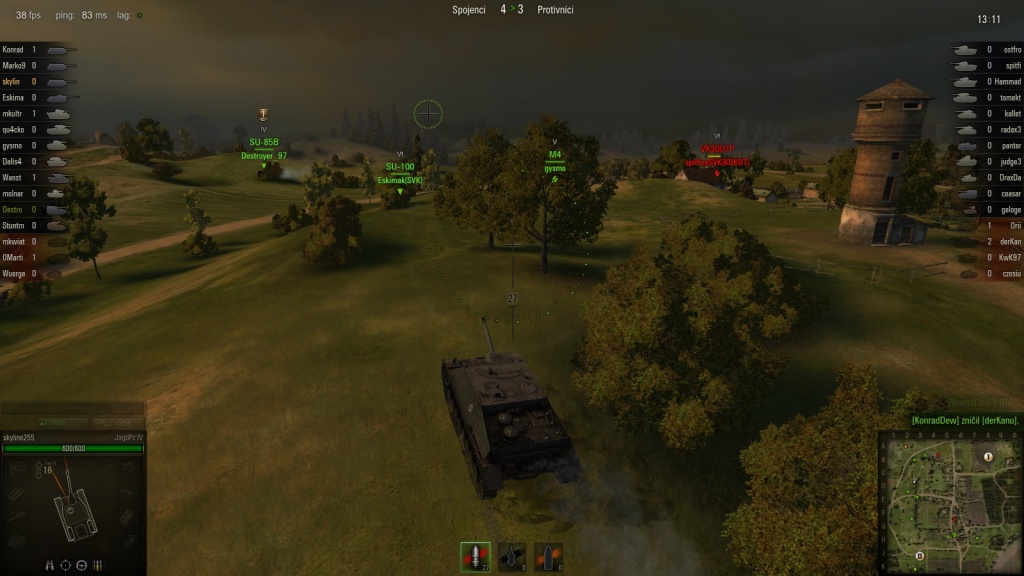Click player skylin in the allied roster
1024x576 pixels.
[13, 81]
